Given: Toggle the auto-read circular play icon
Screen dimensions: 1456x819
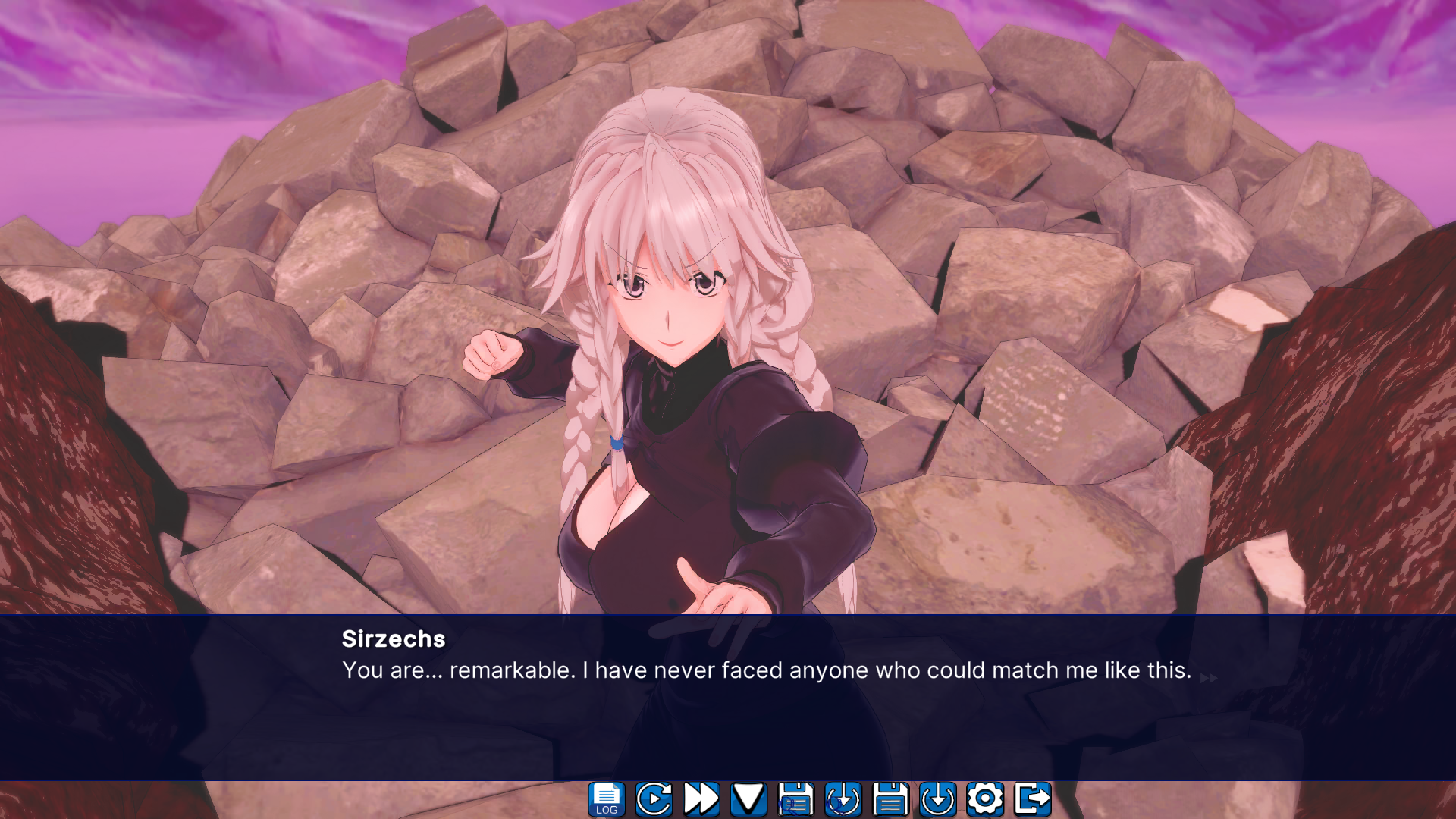Looking at the screenshot, I should 653,798.
